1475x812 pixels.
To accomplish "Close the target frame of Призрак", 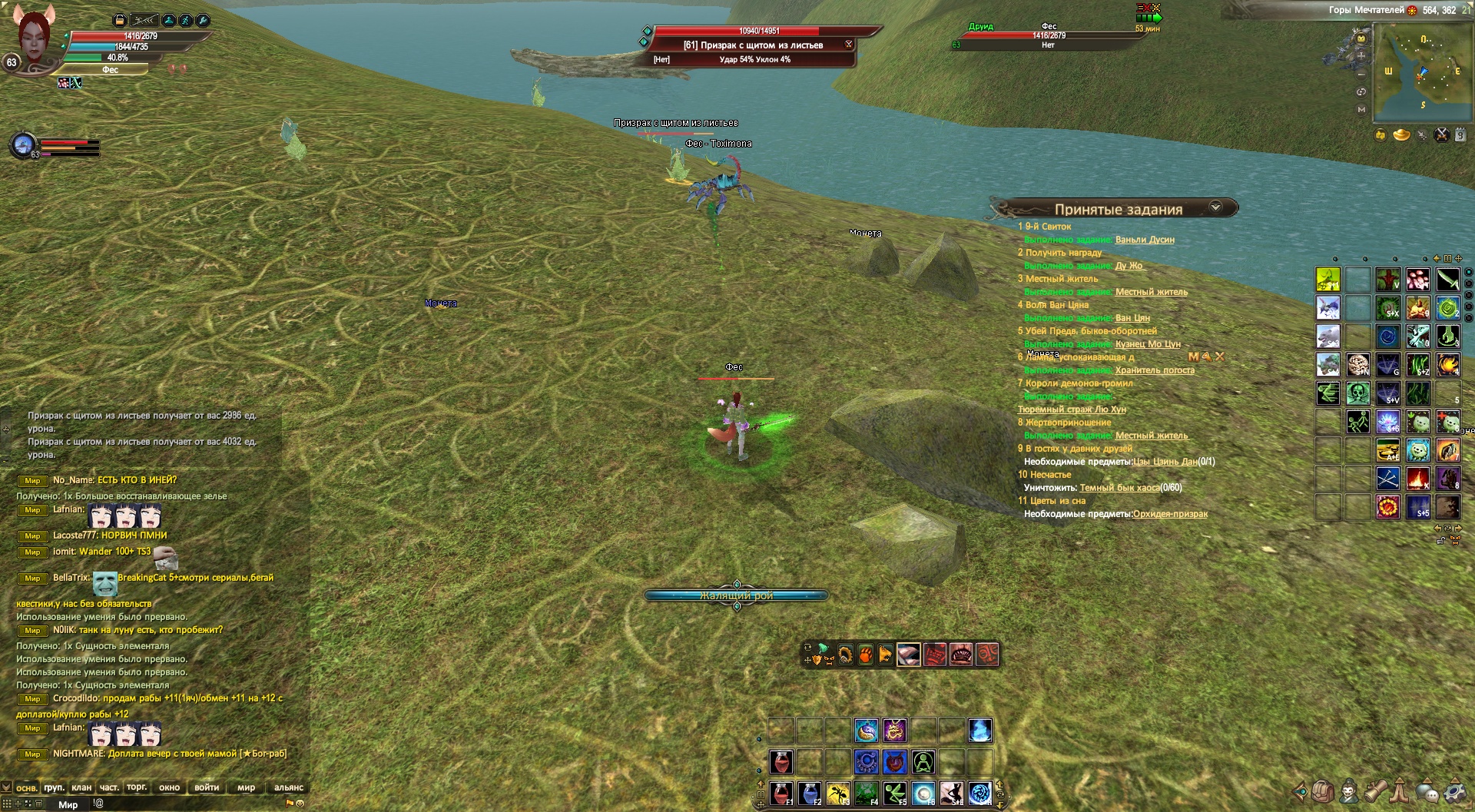I will [849, 45].
